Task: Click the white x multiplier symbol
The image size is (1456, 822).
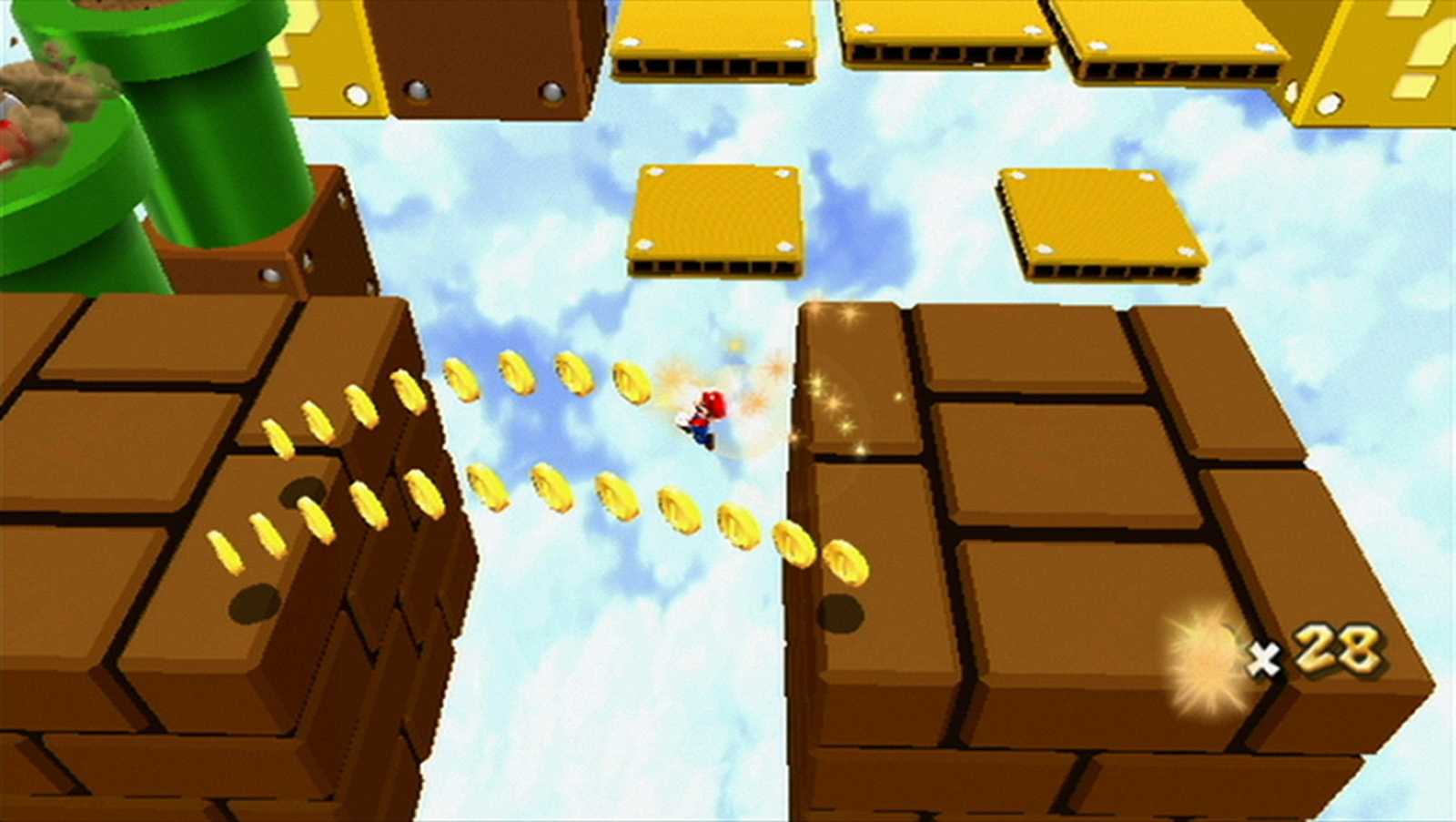Action: tap(1265, 657)
